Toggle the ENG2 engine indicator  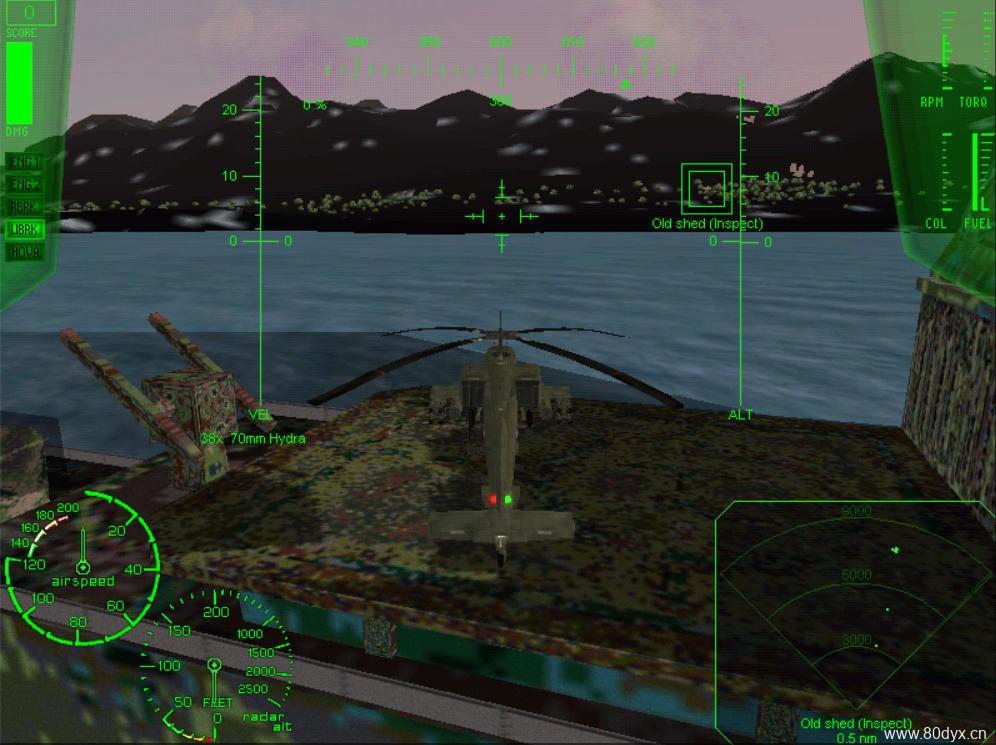(25, 184)
